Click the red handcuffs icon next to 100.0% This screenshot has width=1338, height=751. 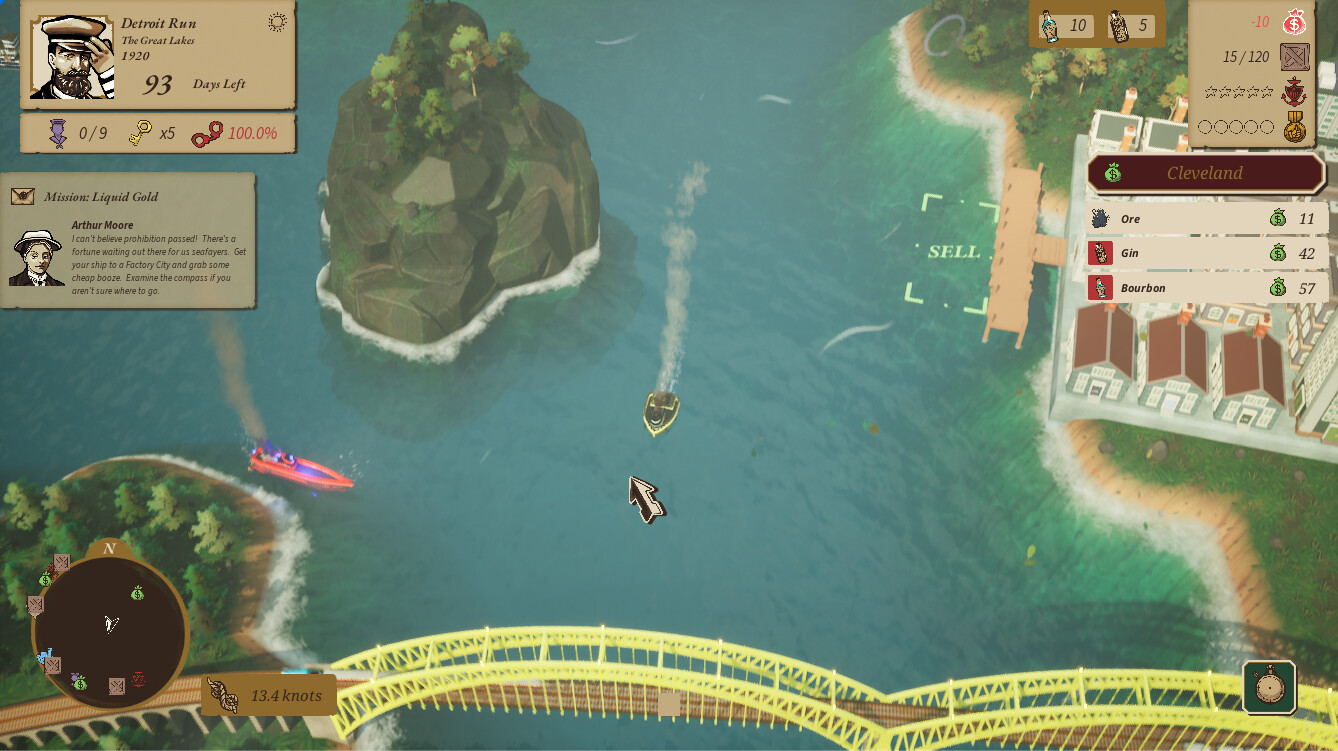pyautogui.click(x=209, y=132)
